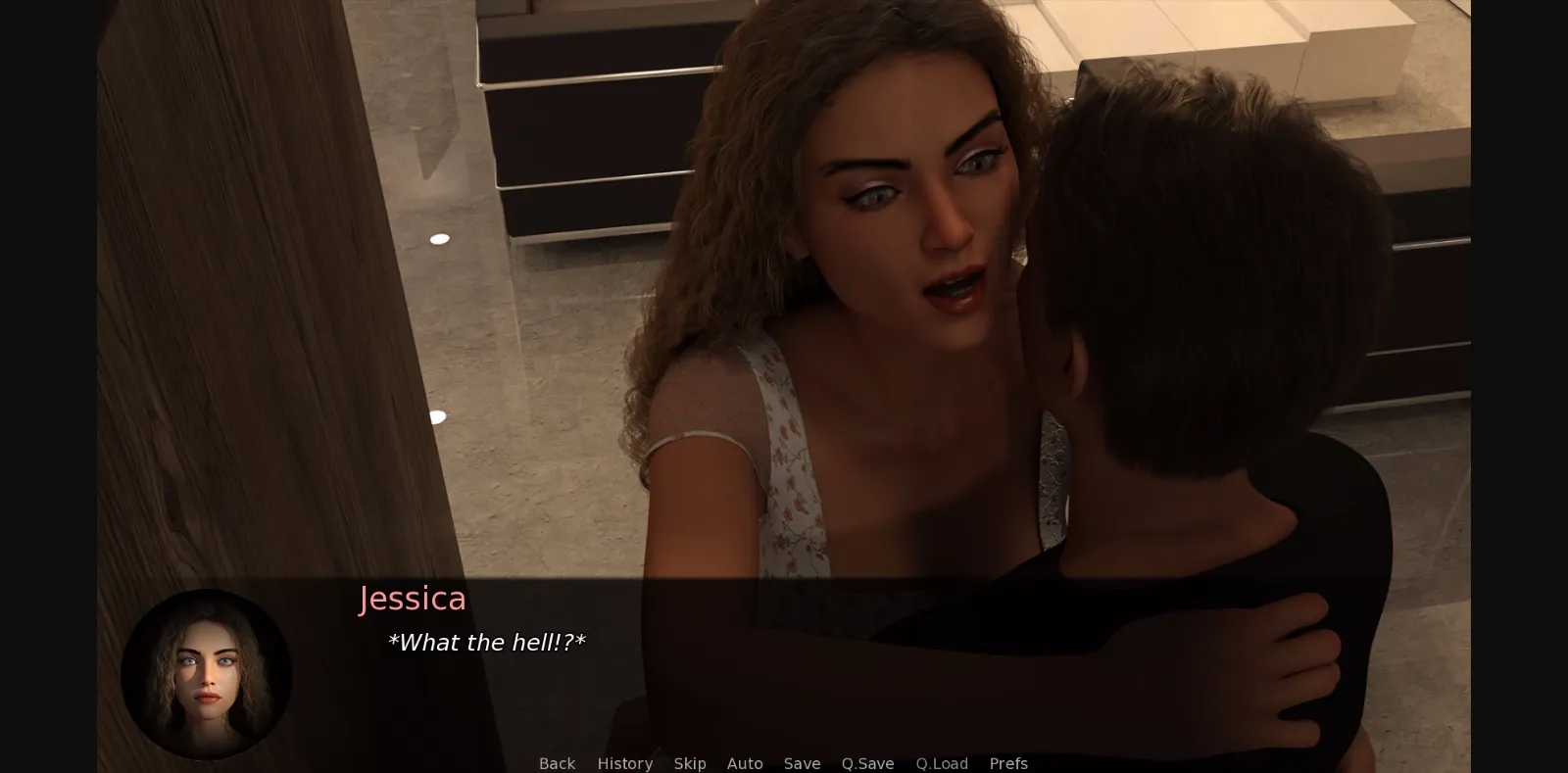The width and height of the screenshot is (1568, 773).
Task: Open the Prefs settings screen
Action: (1007, 763)
